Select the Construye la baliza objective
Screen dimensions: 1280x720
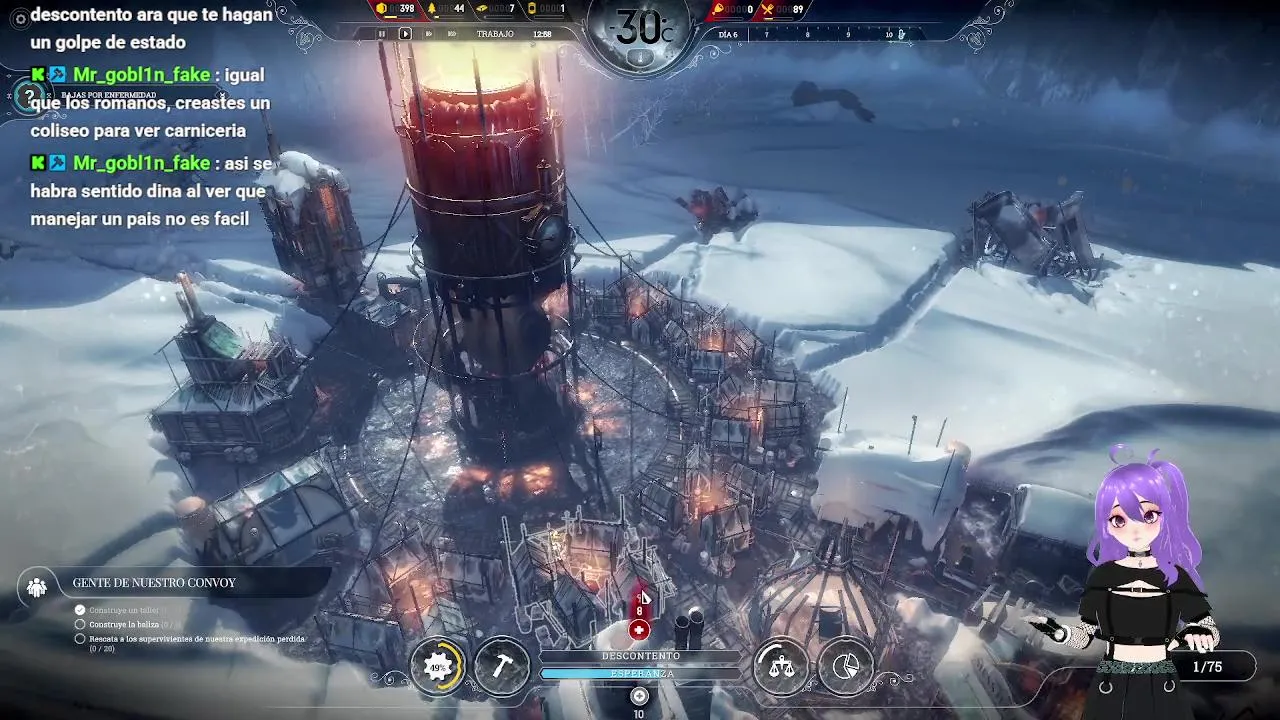[125, 624]
